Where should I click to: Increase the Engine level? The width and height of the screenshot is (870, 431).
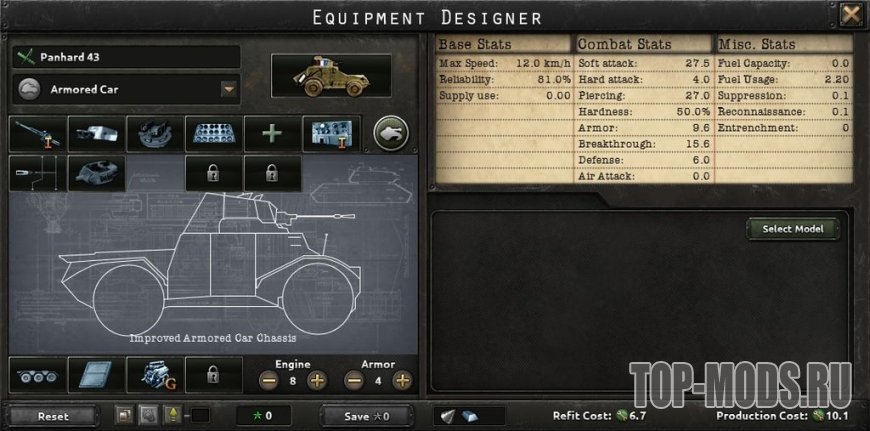[x=316, y=380]
